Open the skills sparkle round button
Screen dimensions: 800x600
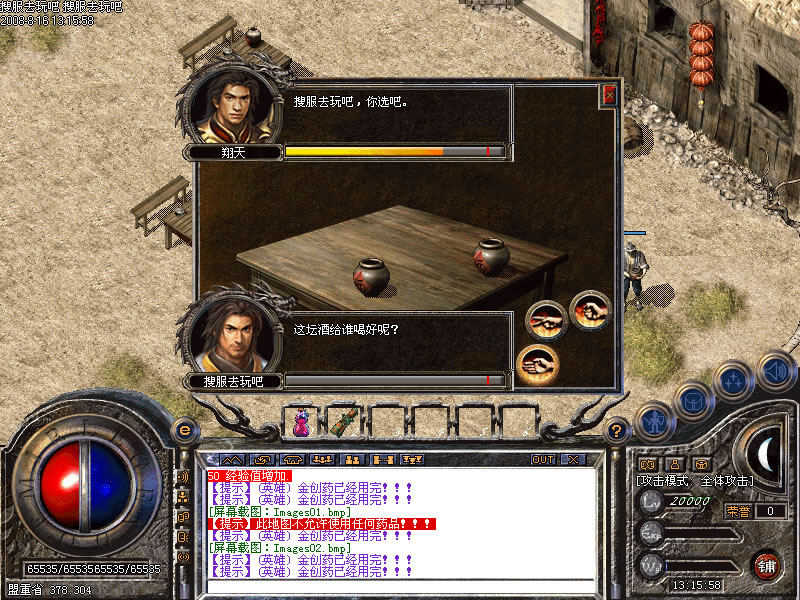tap(733, 381)
